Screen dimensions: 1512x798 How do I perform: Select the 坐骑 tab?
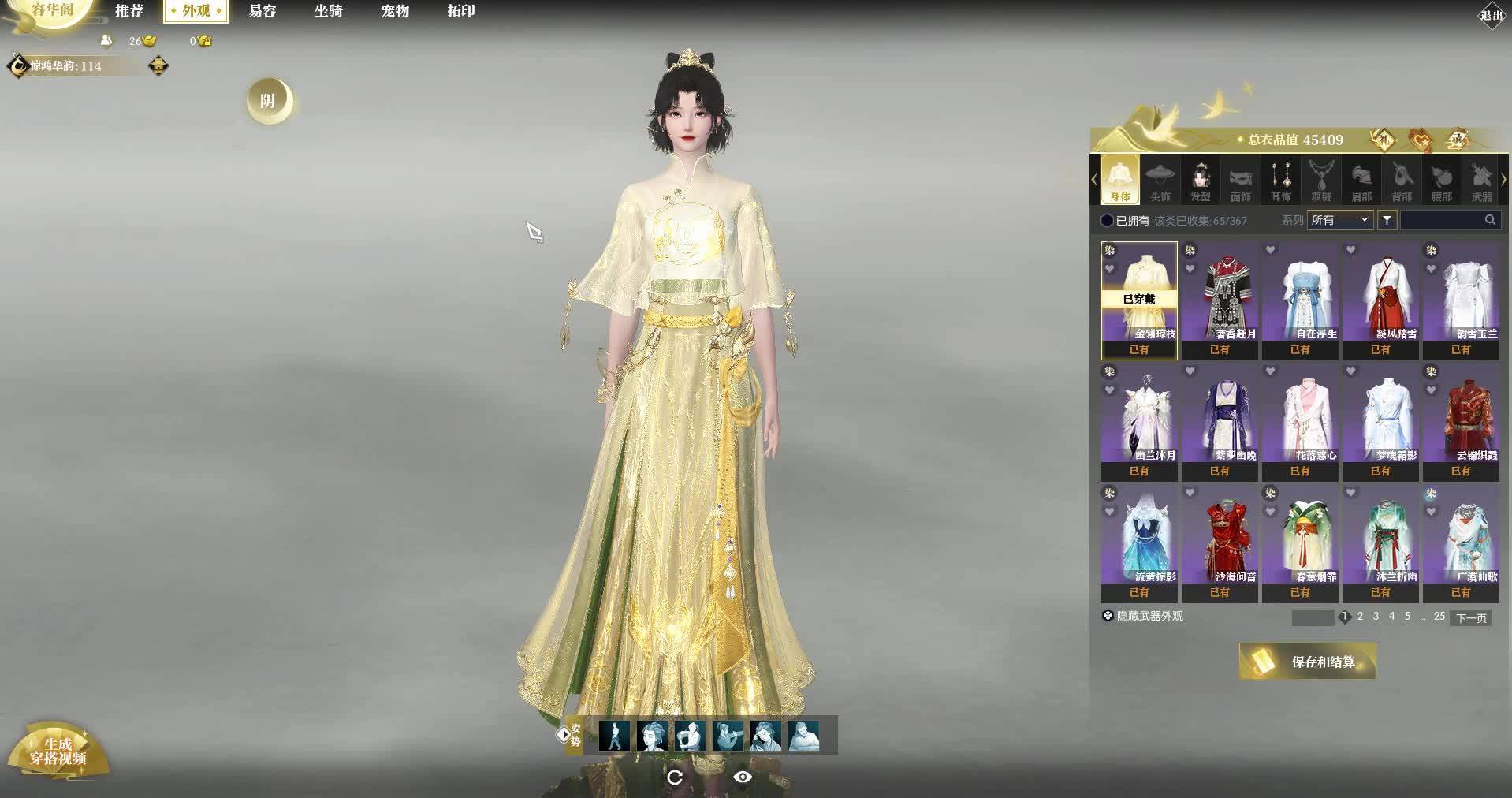pyautogui.click(x=329, y=11)
